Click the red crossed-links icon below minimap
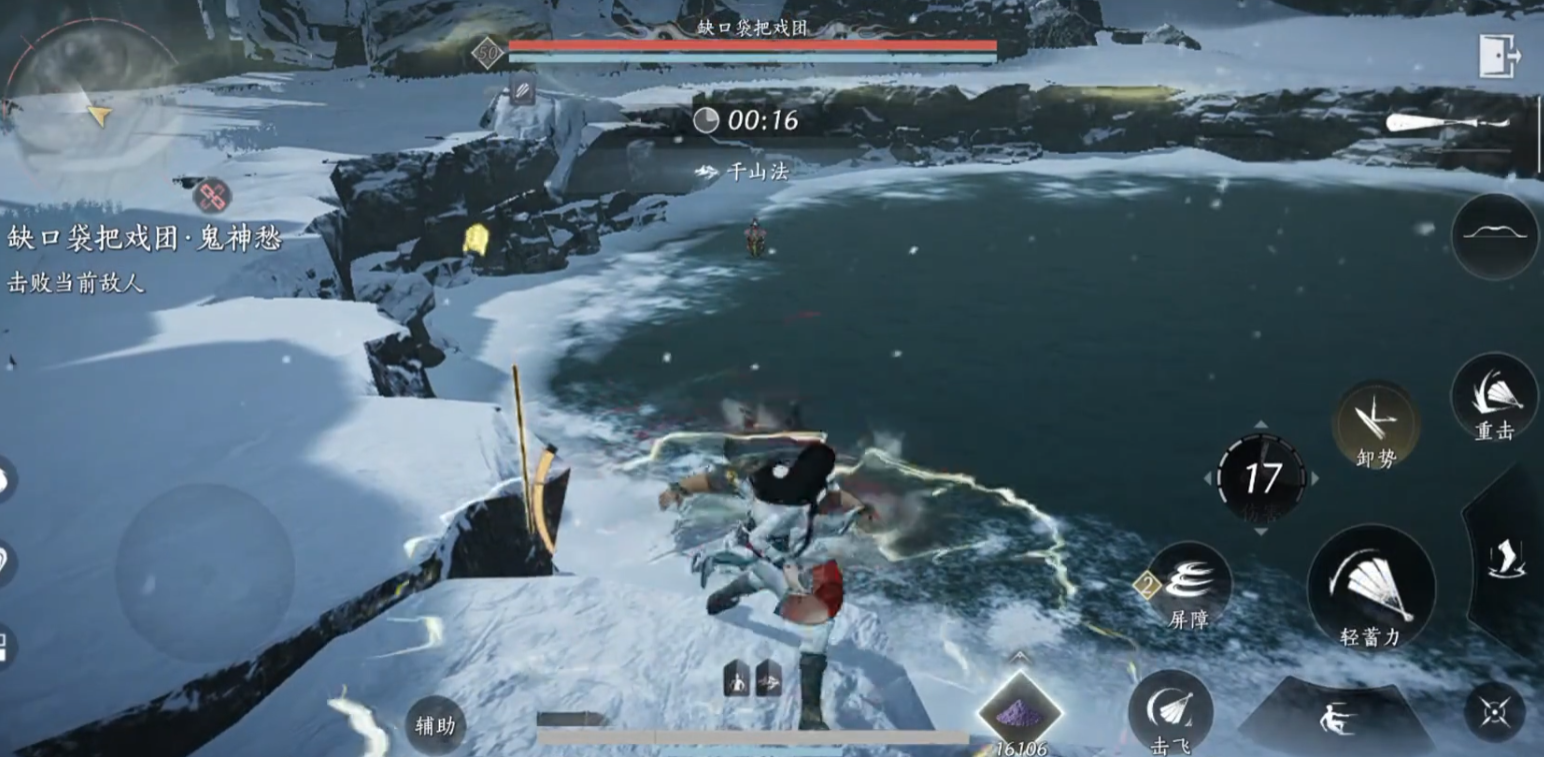Screen dimensions: 1544x757 [x=212, y=196]
